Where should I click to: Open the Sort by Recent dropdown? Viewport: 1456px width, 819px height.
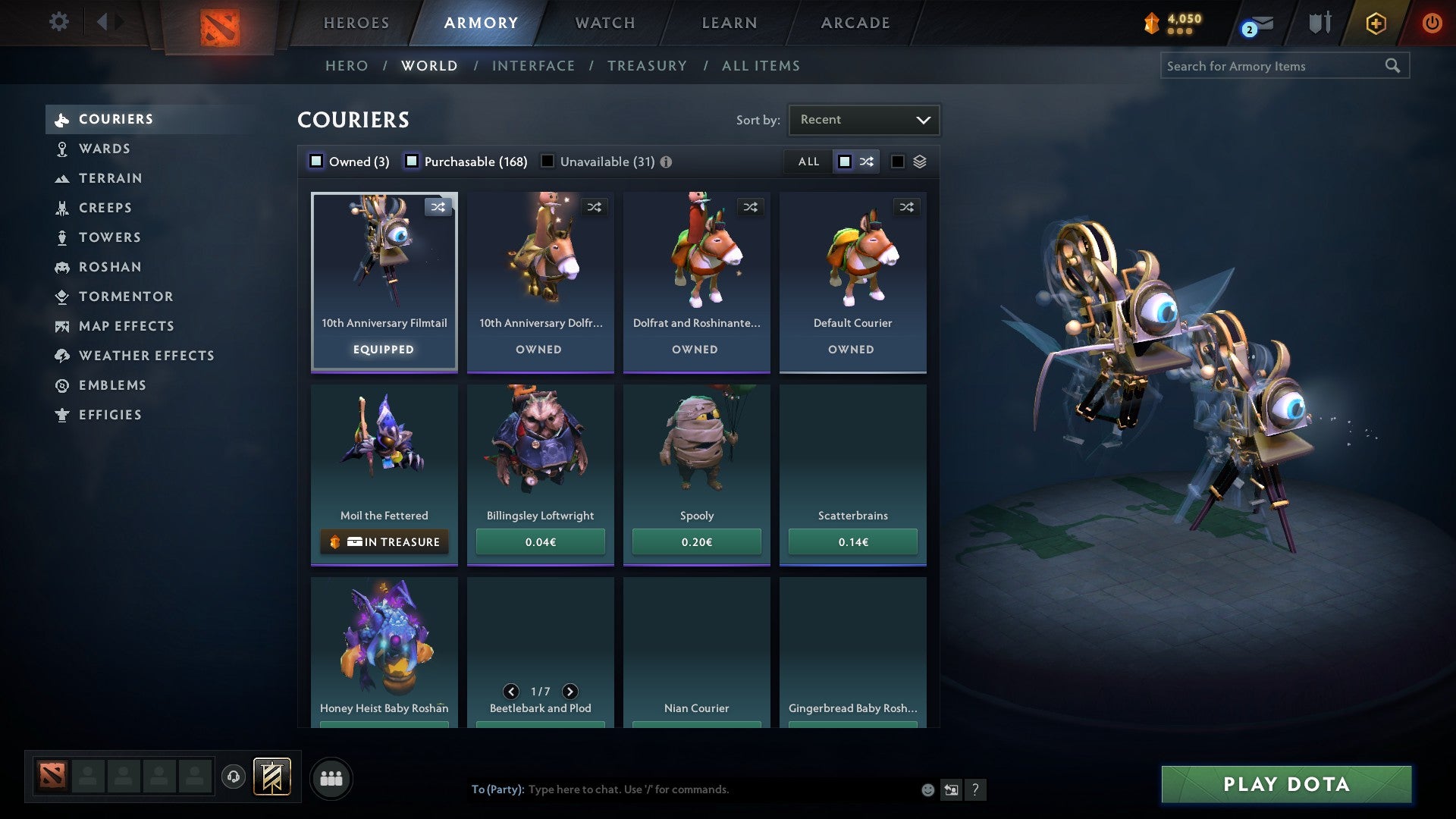coord(863,119)
